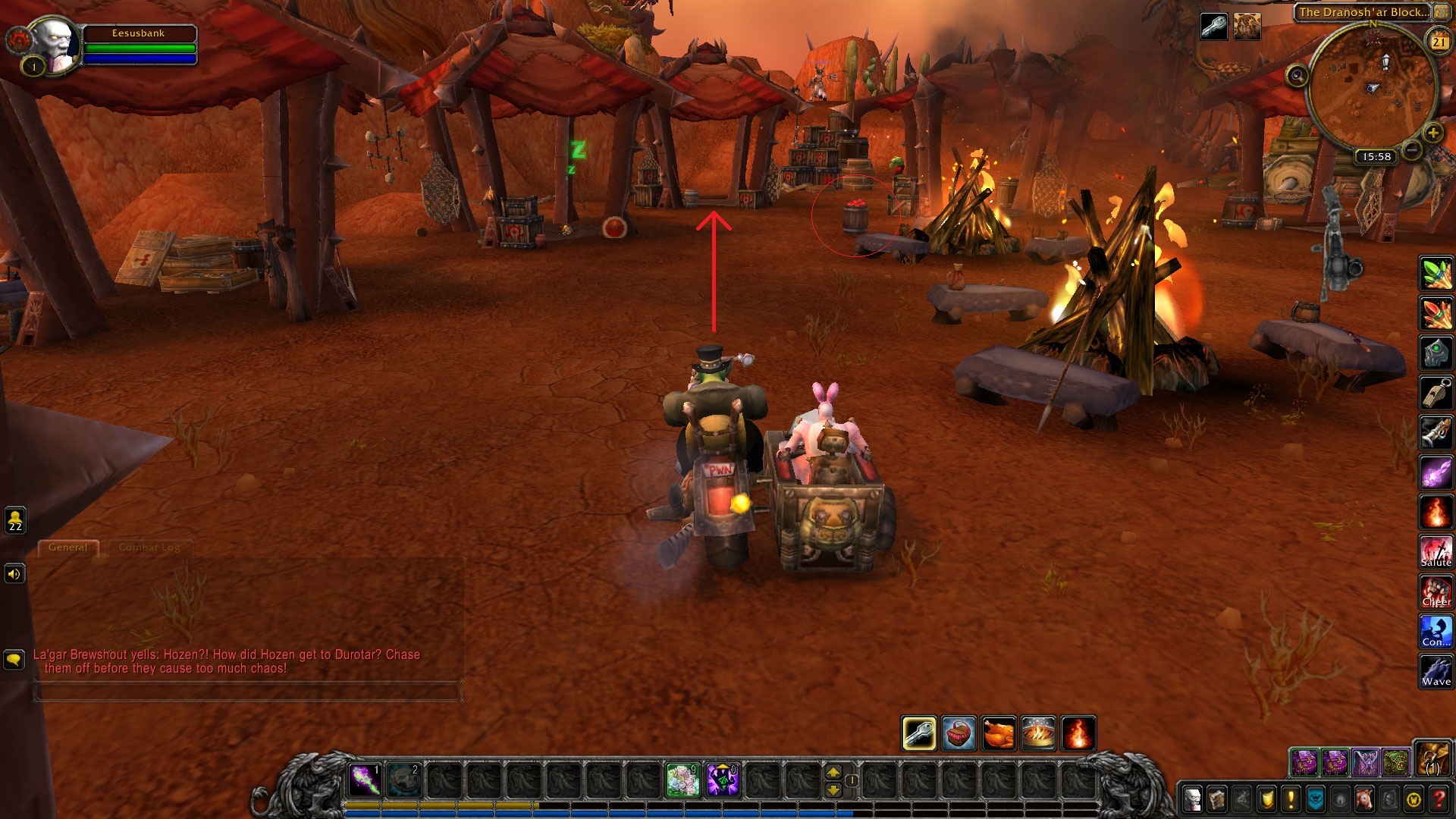
Task: Open the quest log exclamation mark button
Action: coord(1291,799)
